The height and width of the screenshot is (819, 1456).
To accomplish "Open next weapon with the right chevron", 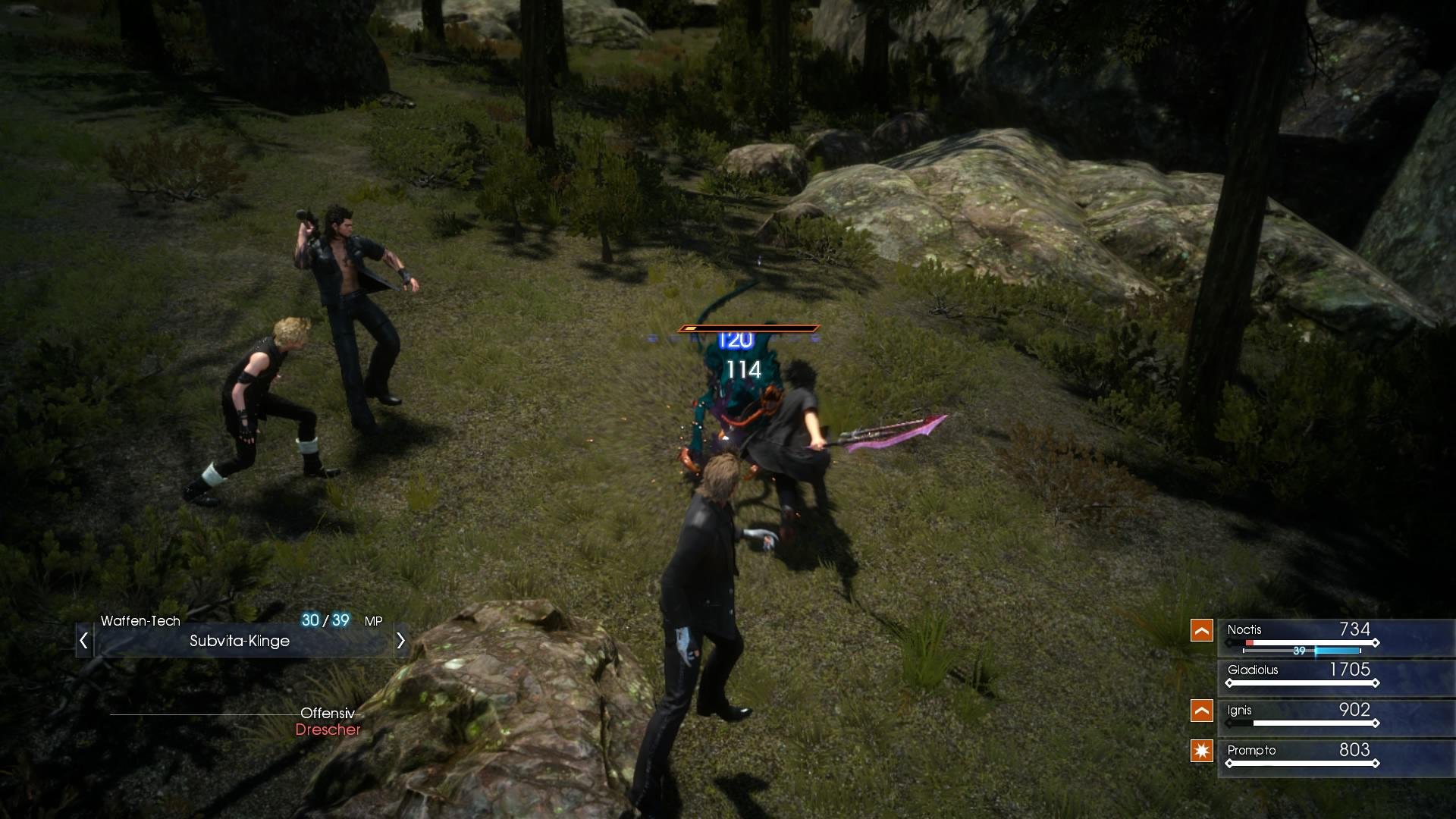I will [x=400, y=641].
